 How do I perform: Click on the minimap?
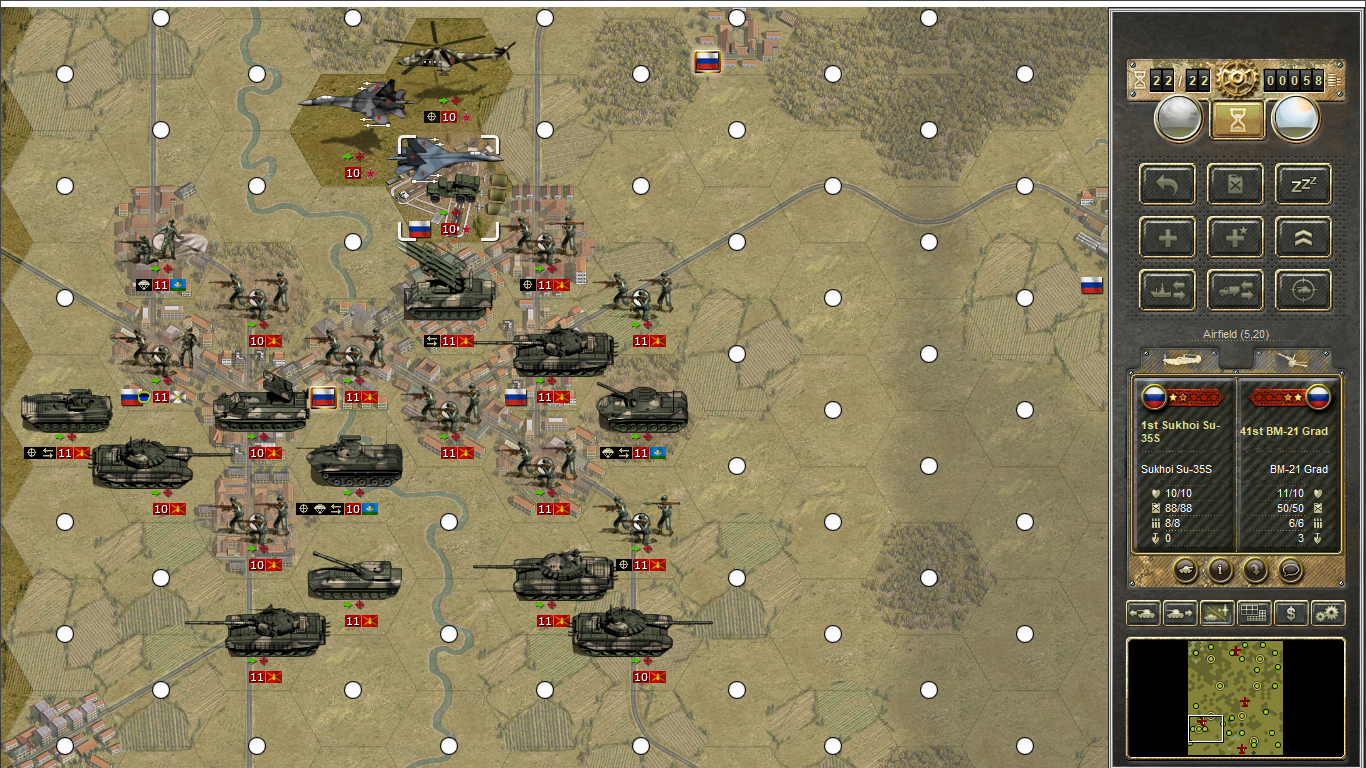tap(1235, 698)
